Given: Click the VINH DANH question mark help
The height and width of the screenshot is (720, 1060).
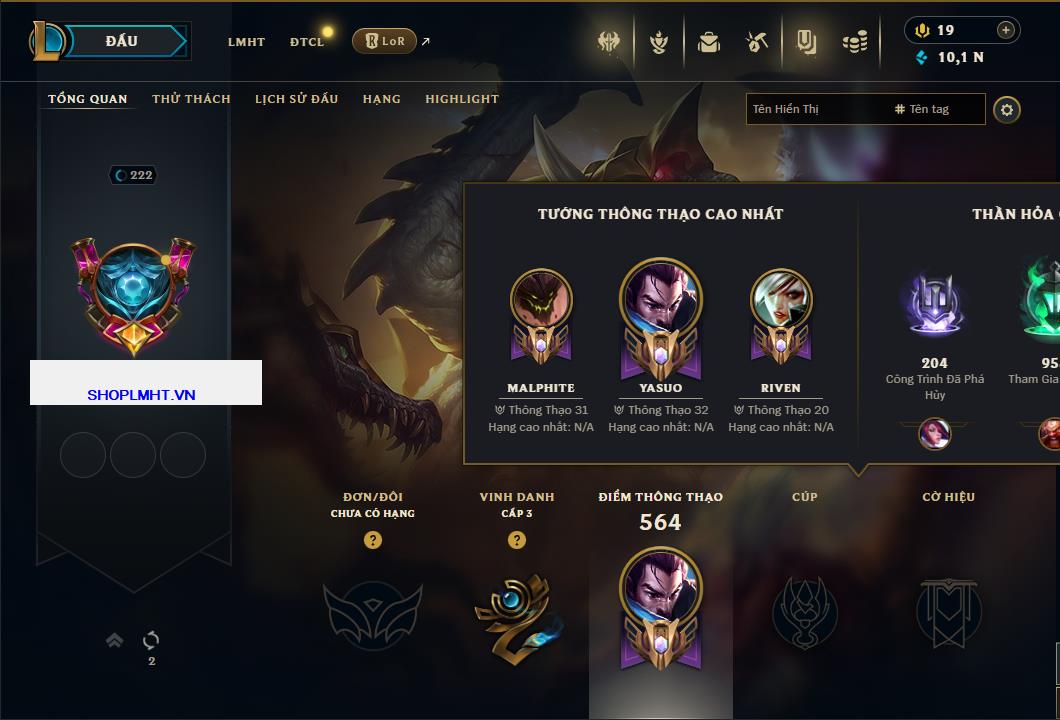Looking at the screenshot, I should [x=517, y=540].
